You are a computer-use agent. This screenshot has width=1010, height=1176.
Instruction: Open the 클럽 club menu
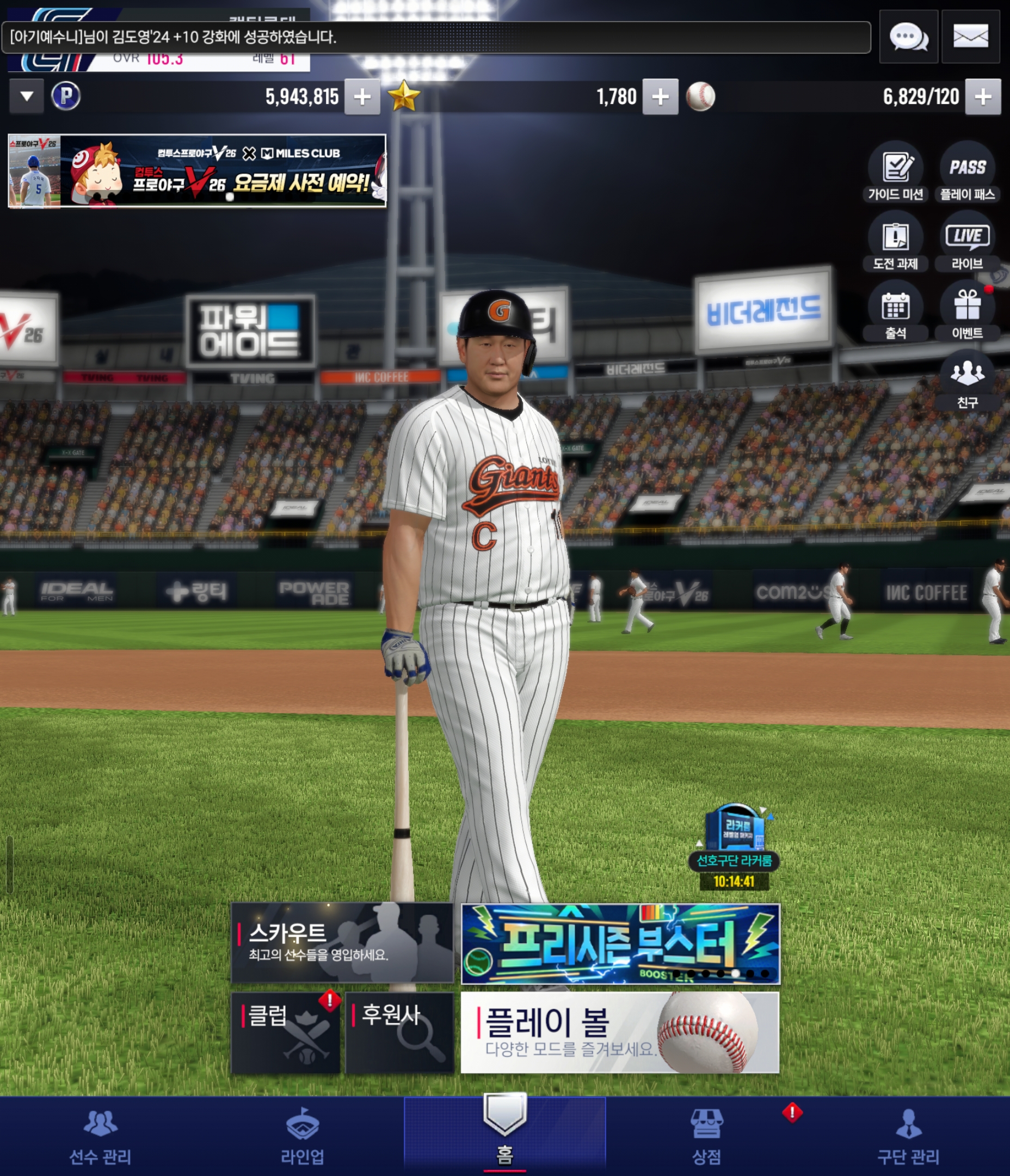pos(285,1032)
